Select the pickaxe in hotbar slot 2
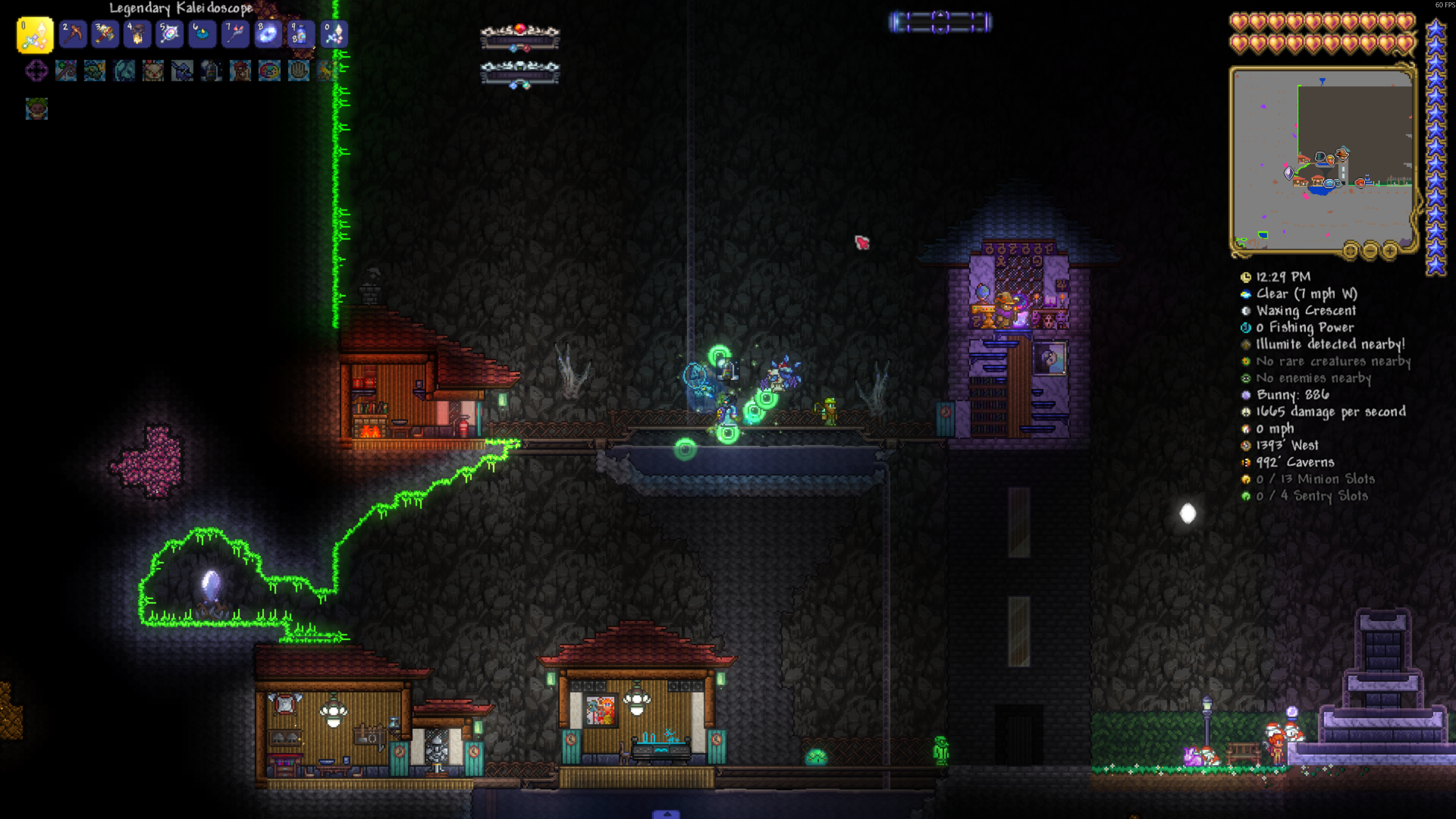The height and width of the screenshot is (819, 1456). pos(73,35)
